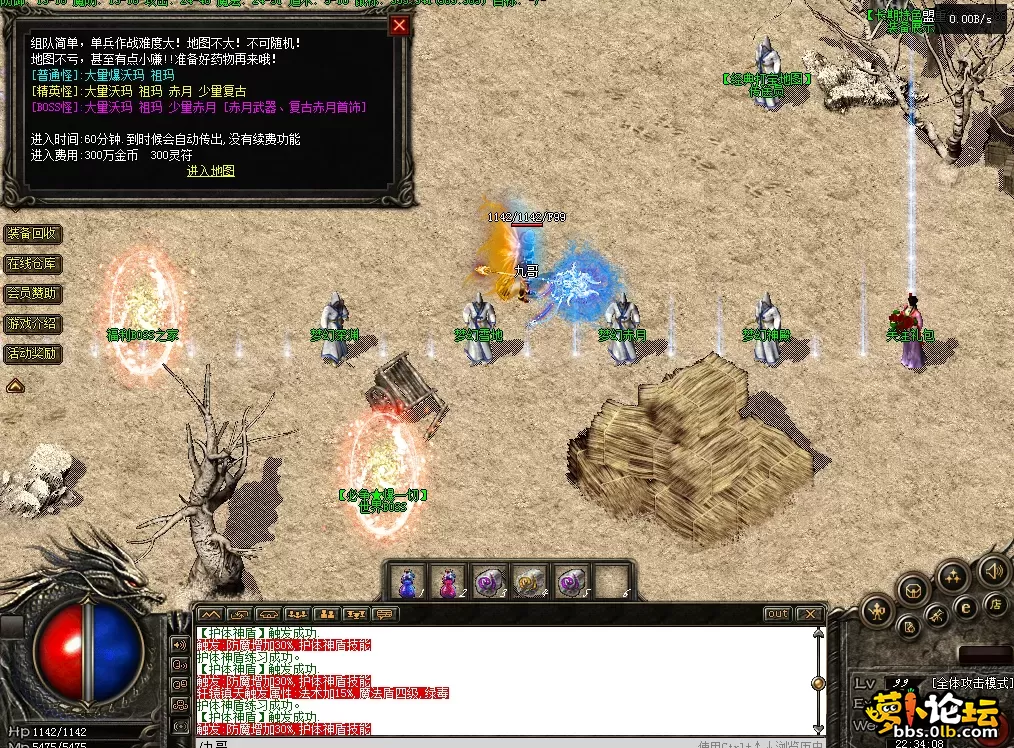Click the 进入地图 link
1014x748 pixels.
(211, 171)
